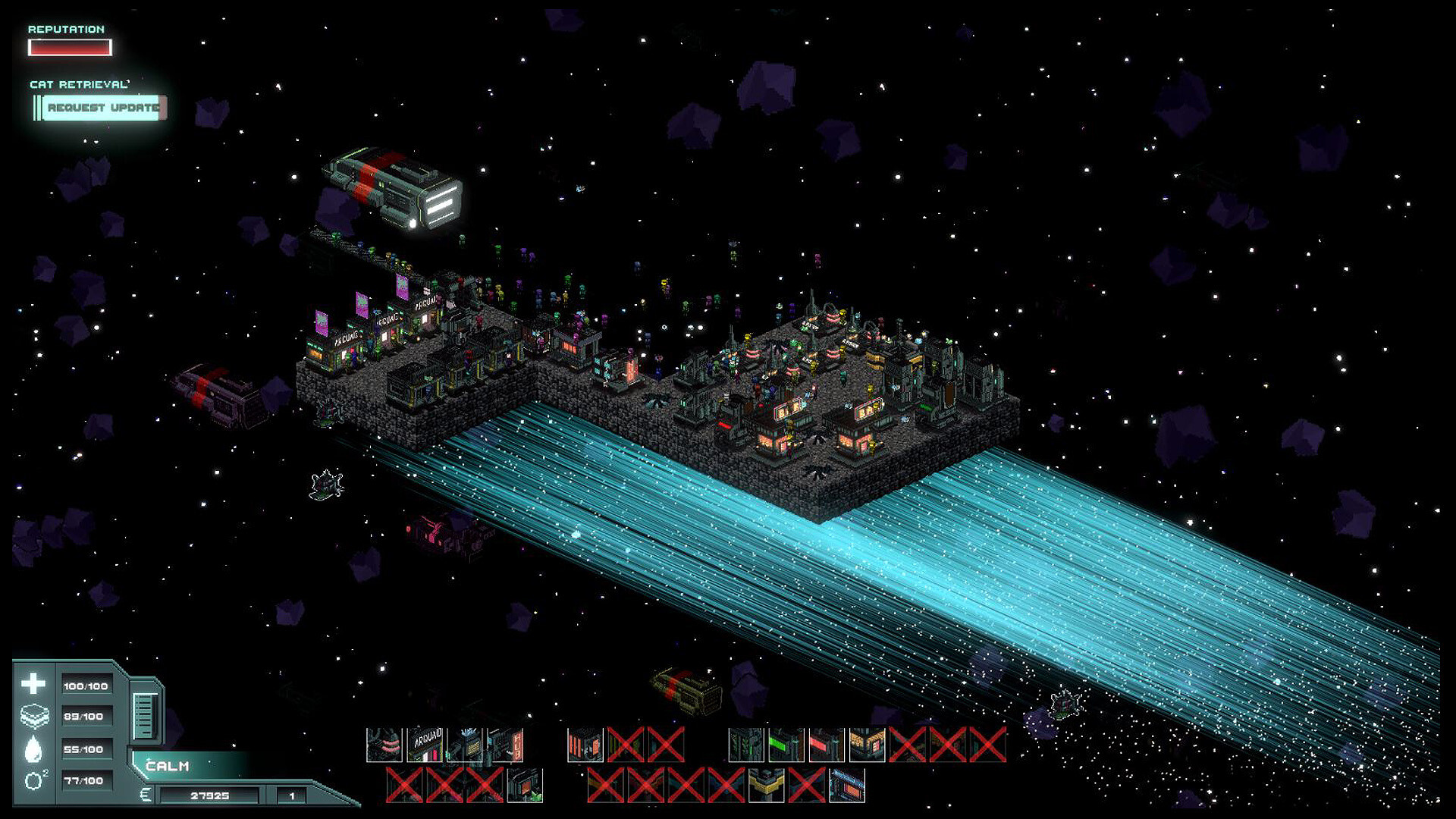
Task: Pick the building with the green screen
Action: click(x=786, y=744)
